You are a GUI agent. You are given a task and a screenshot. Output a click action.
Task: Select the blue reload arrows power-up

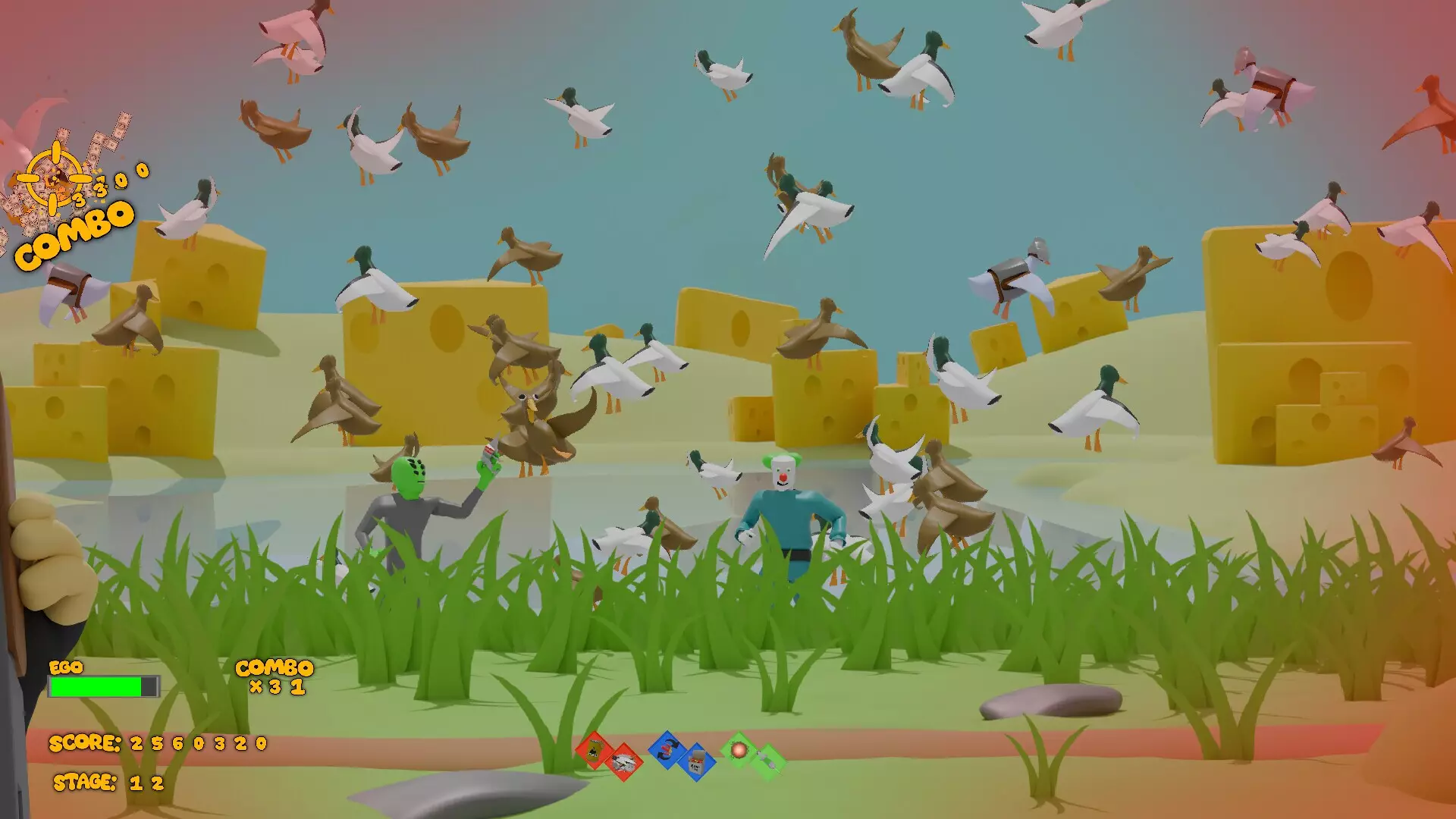667,751
